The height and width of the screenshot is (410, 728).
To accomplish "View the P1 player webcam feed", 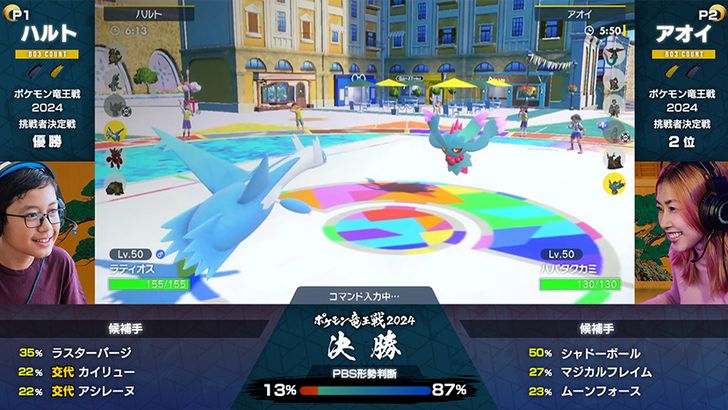I will tap(45, 232).
